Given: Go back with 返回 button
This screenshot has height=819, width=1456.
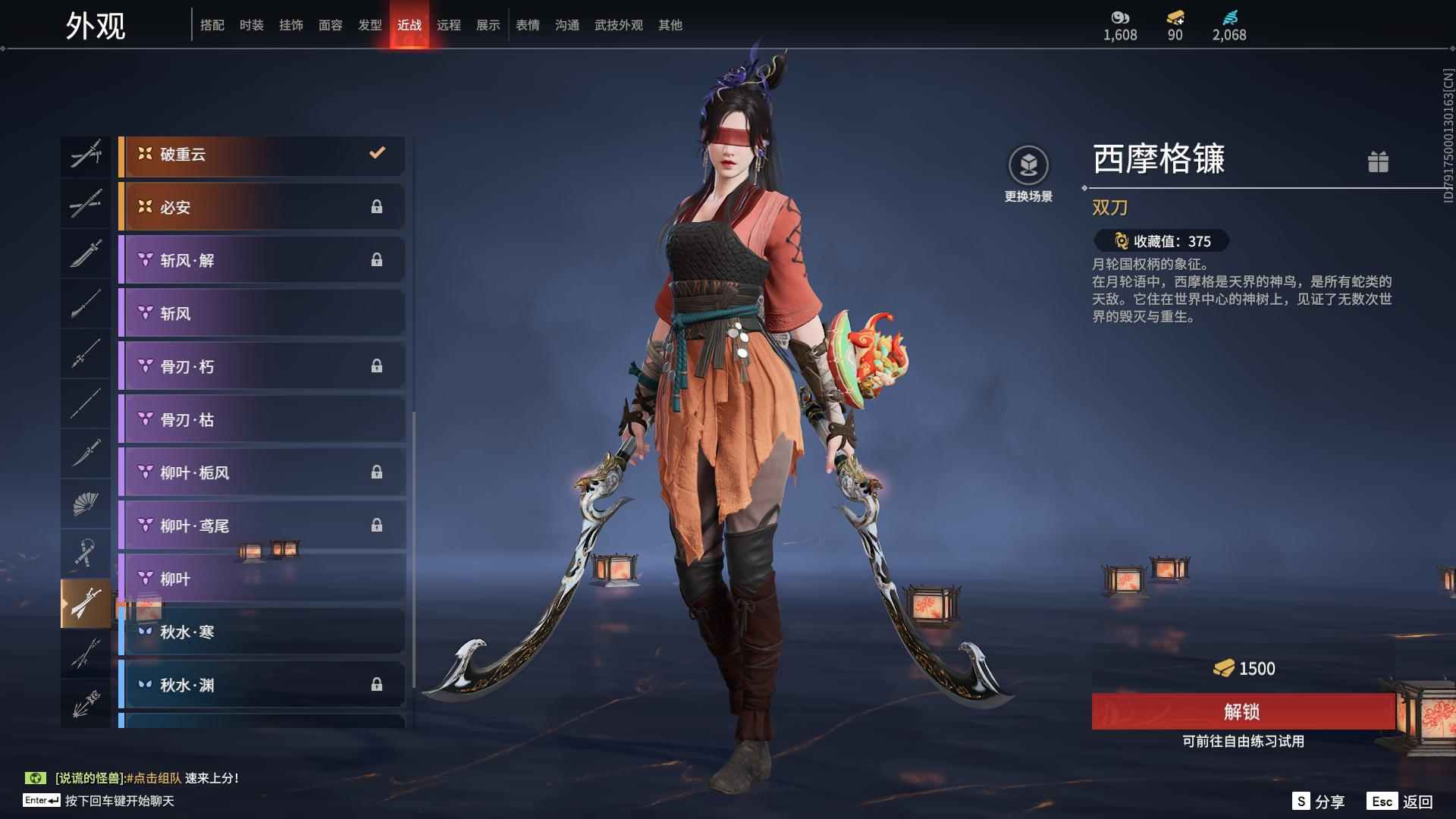Looking at the screenshot, I should 1401,802.
